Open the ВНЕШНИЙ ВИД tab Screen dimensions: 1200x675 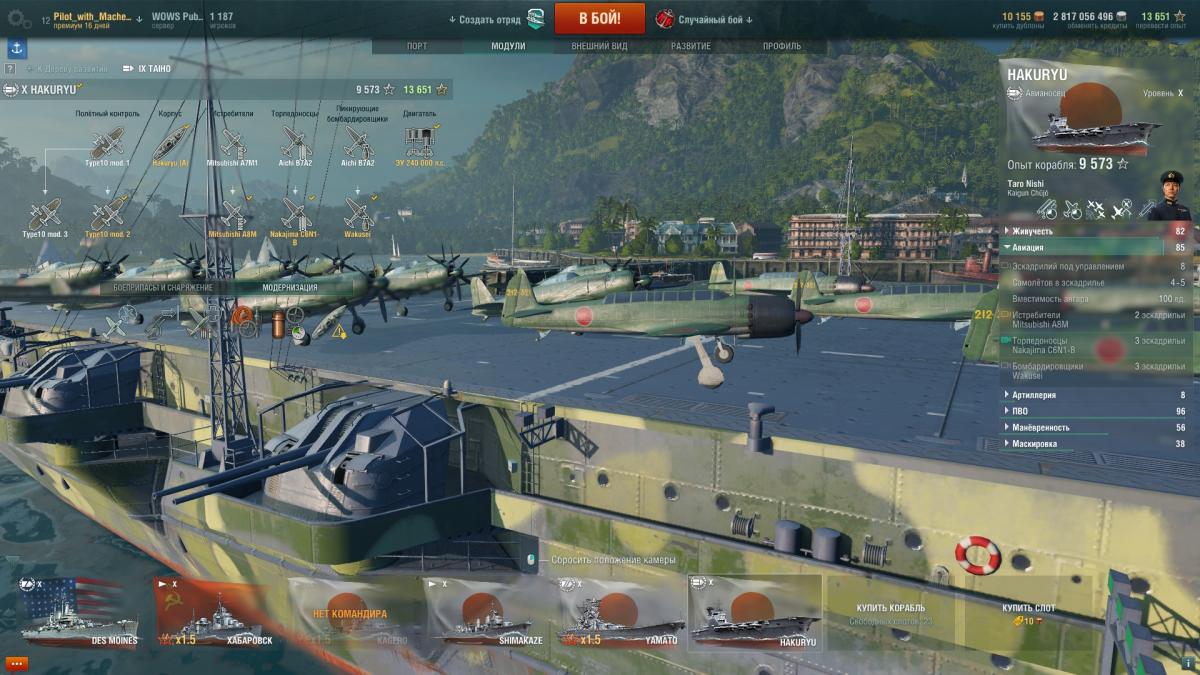coord(600,46)
